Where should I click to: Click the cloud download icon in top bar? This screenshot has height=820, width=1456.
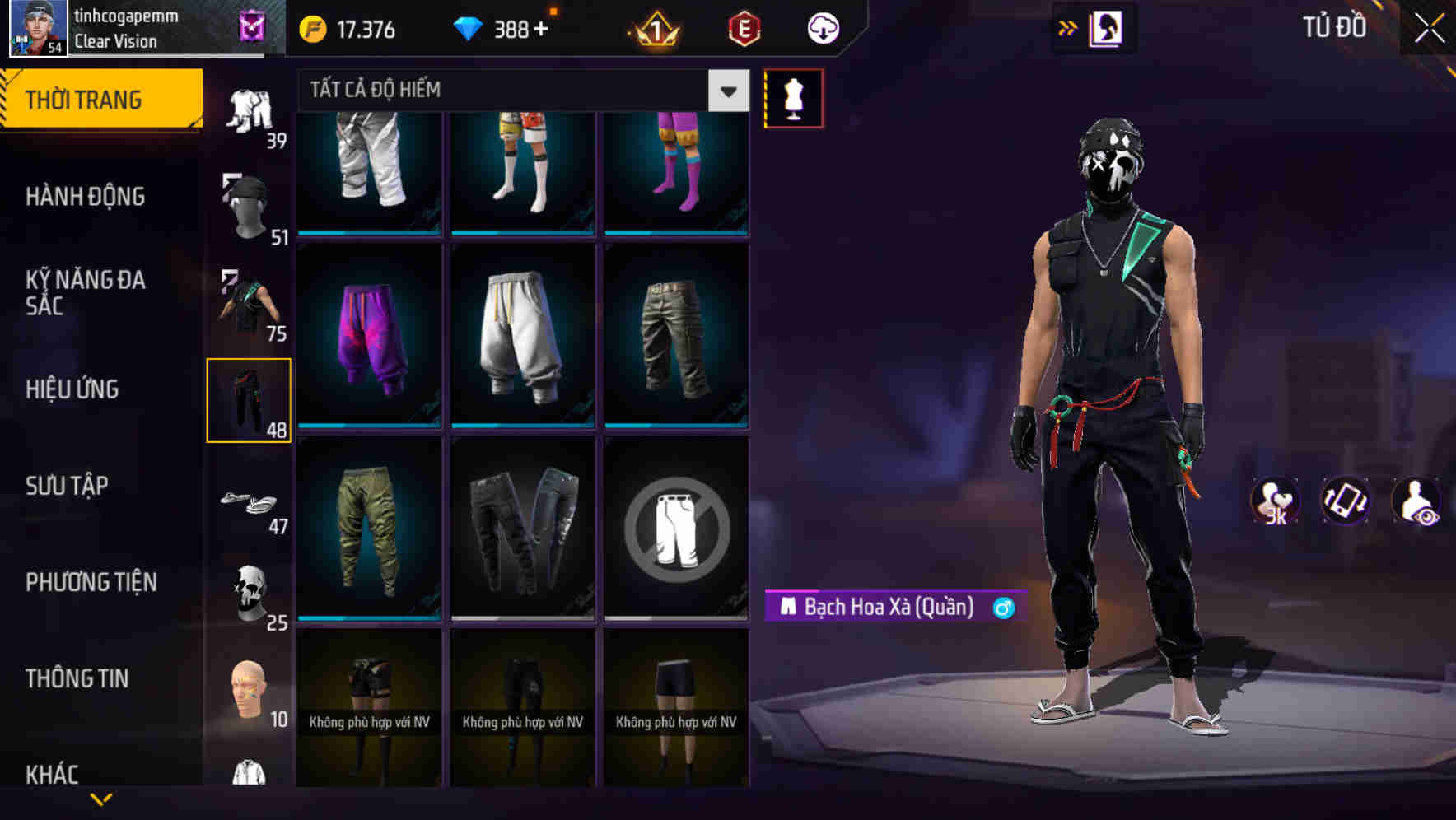(x=821, y=29)
